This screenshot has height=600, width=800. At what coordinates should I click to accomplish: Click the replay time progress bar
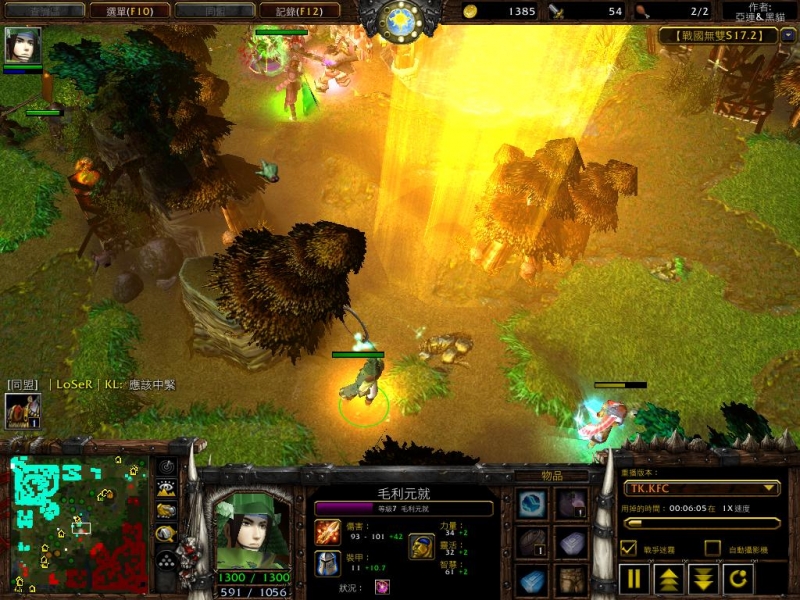pos(700,522)
